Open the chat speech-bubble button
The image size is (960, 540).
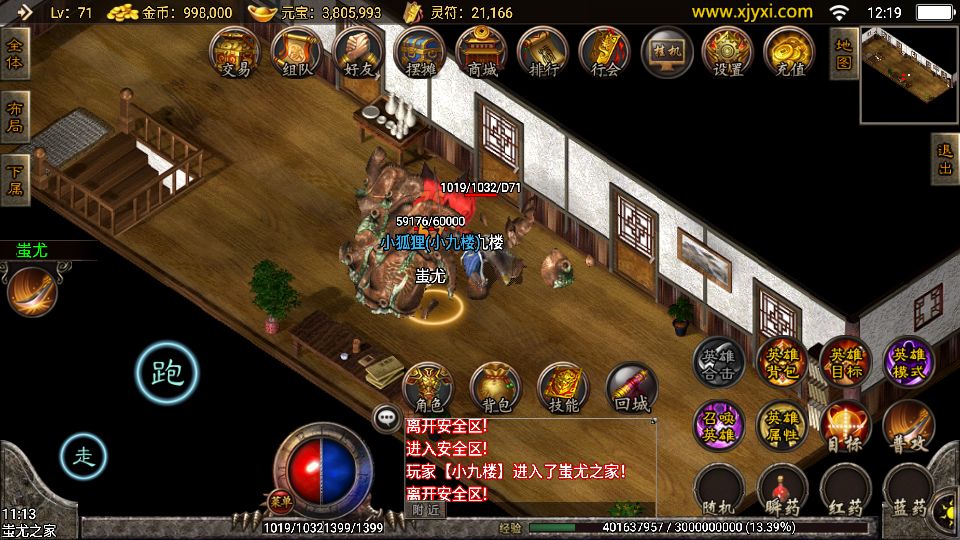coord(387,419)
